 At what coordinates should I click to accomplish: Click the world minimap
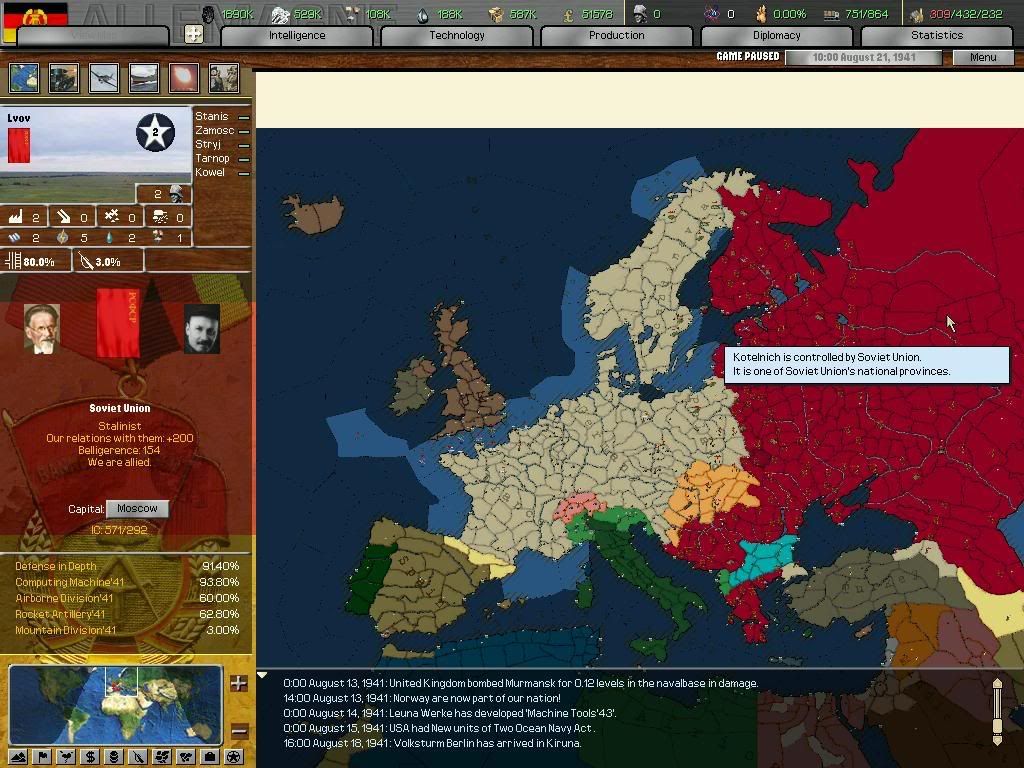pos(115,705)
